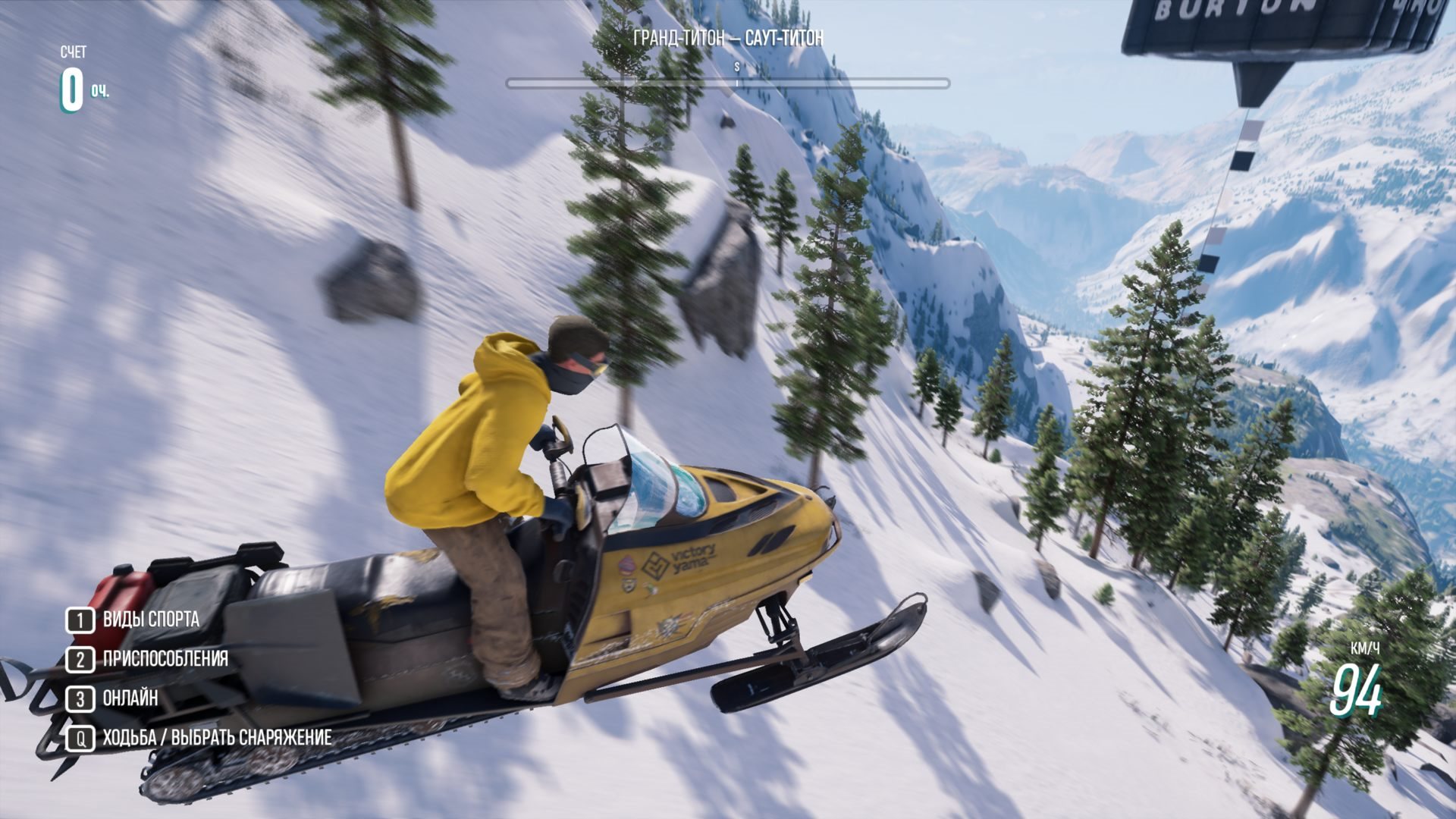Choose the «Онлайн» option
The height and width of the screenshot is (819, 1456).
[130, 698]
